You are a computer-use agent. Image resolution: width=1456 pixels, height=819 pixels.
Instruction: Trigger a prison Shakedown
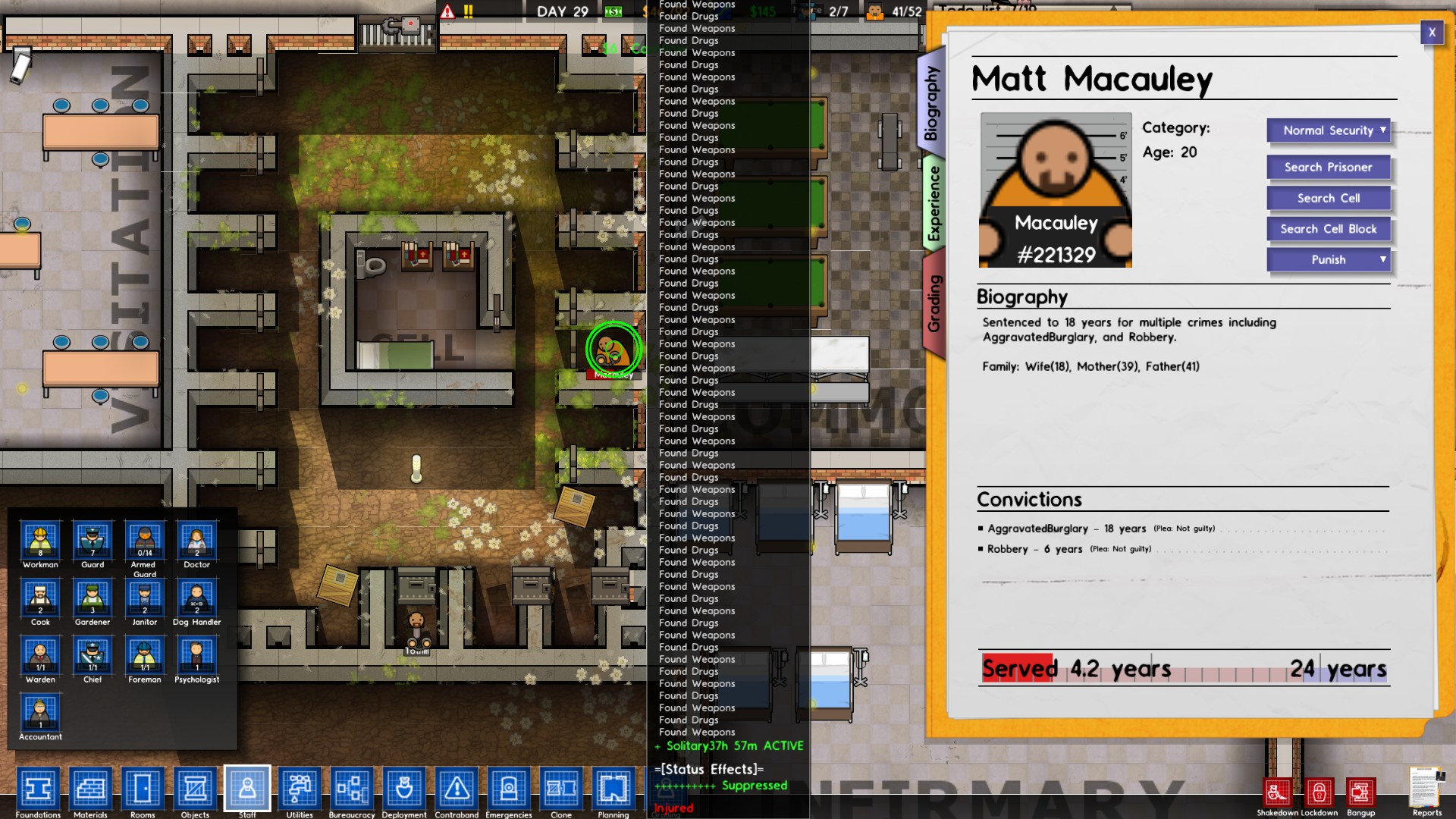(x=1279, y=793)
